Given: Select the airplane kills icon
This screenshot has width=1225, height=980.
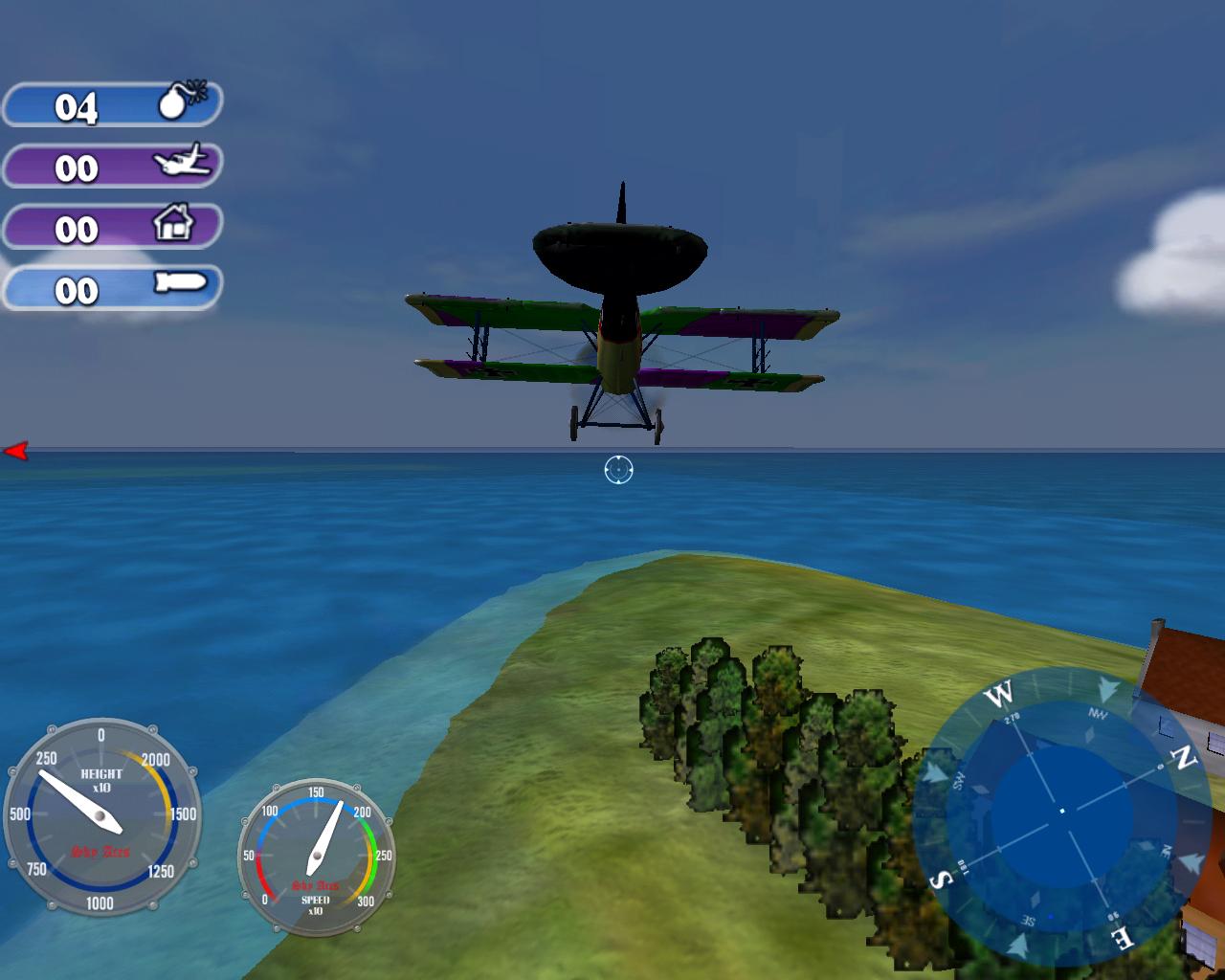Looking at the screenshot, I should click(x=182, y=161).
